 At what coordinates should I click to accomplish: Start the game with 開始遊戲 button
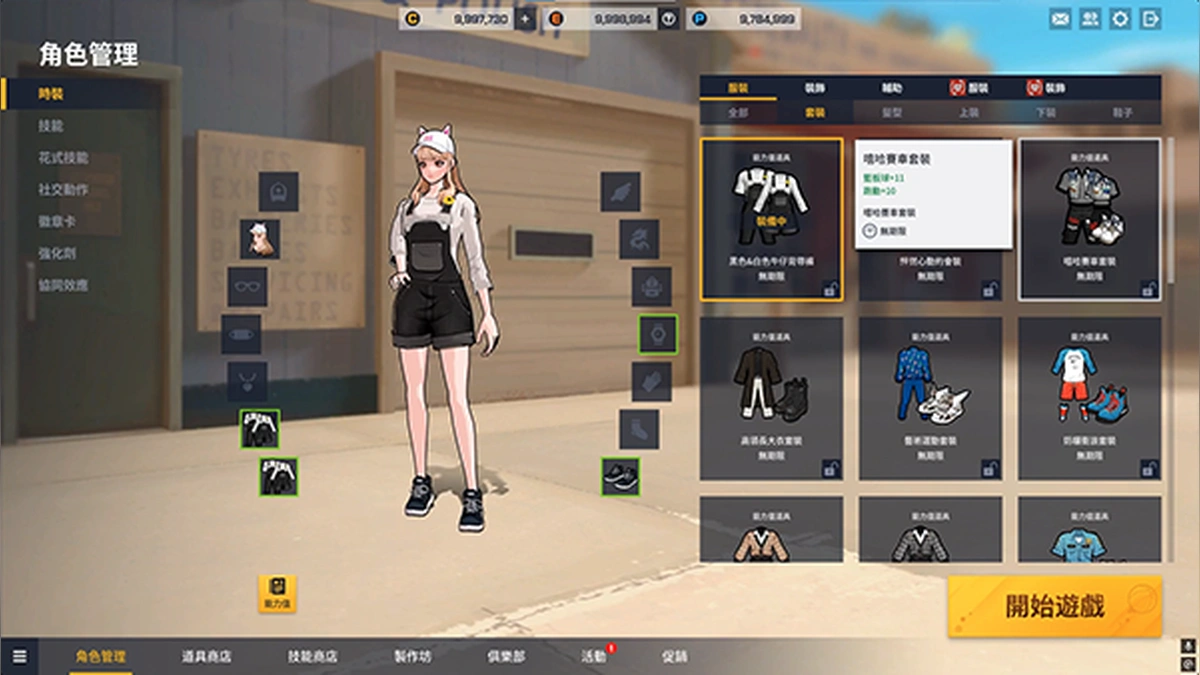coord(1055,606)
